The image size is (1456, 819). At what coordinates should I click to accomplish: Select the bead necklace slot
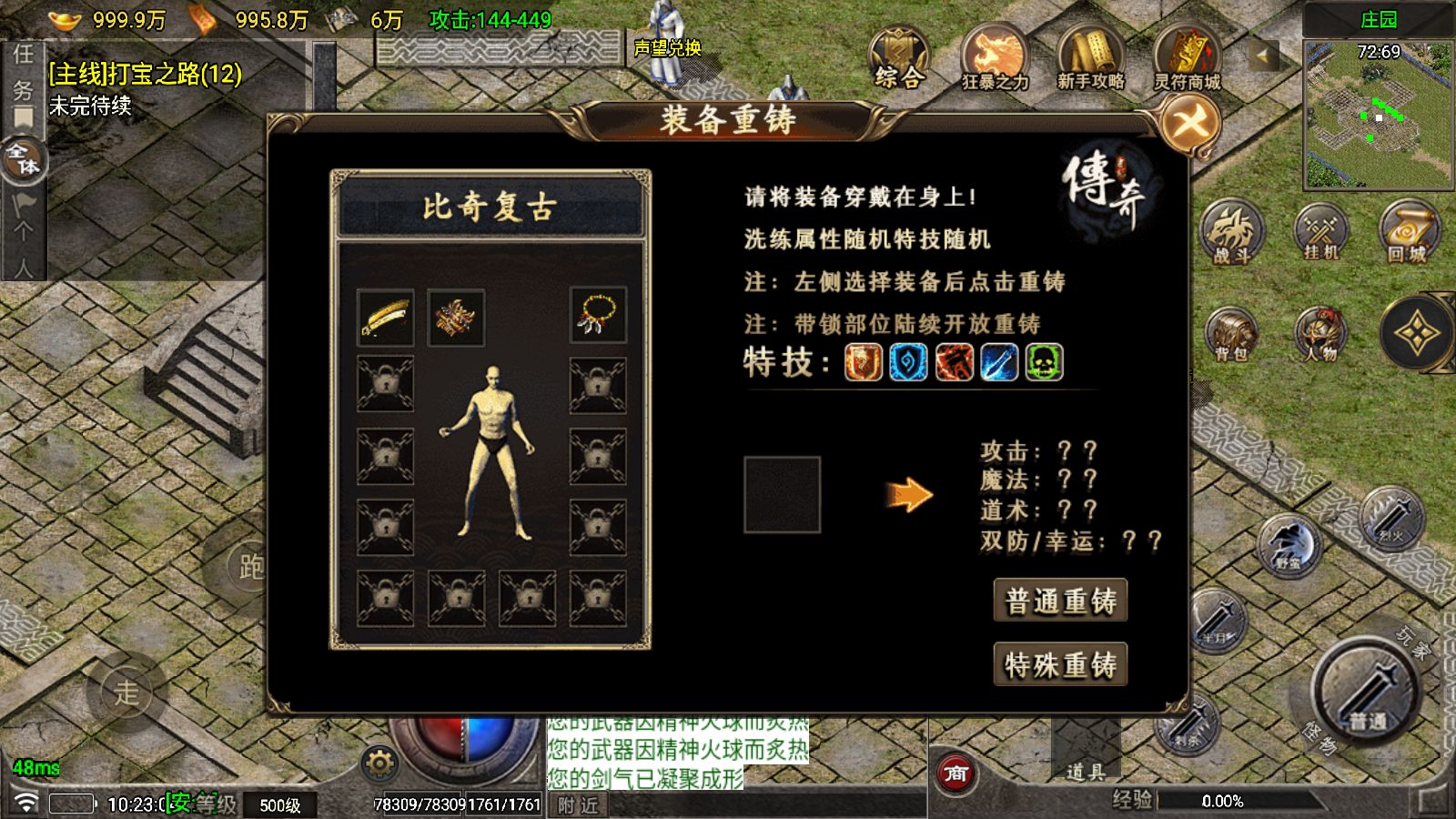coord(598,316)
